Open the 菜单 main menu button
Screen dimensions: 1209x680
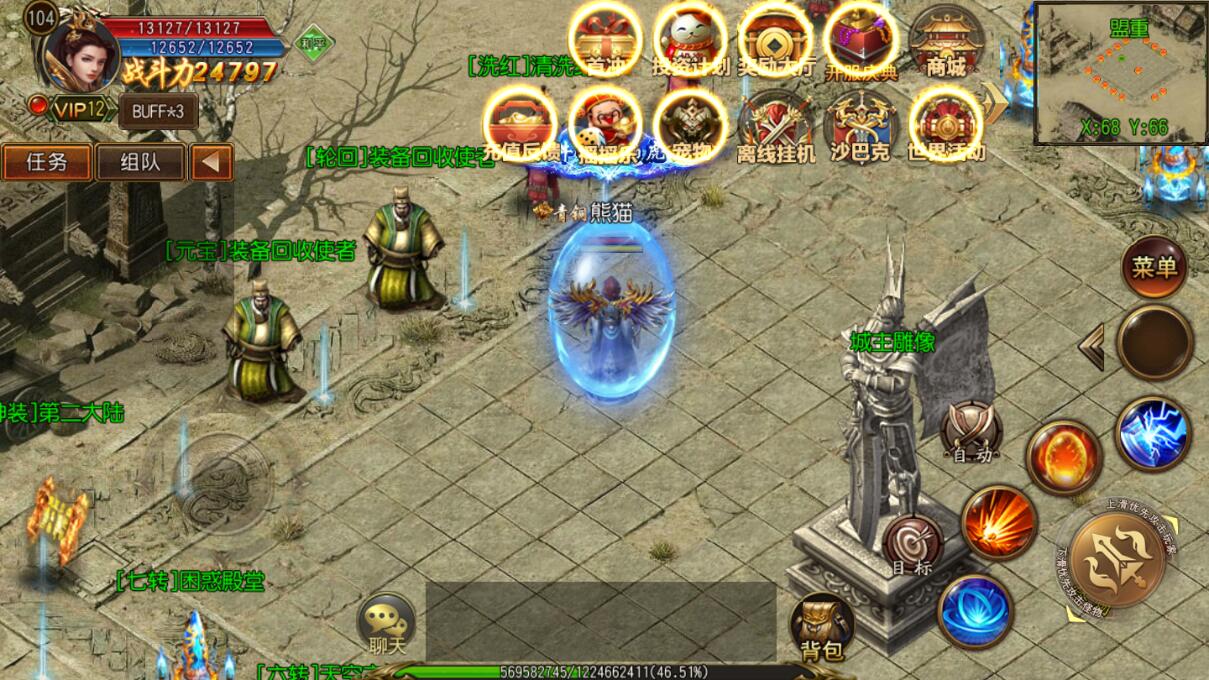(1155, 266)
